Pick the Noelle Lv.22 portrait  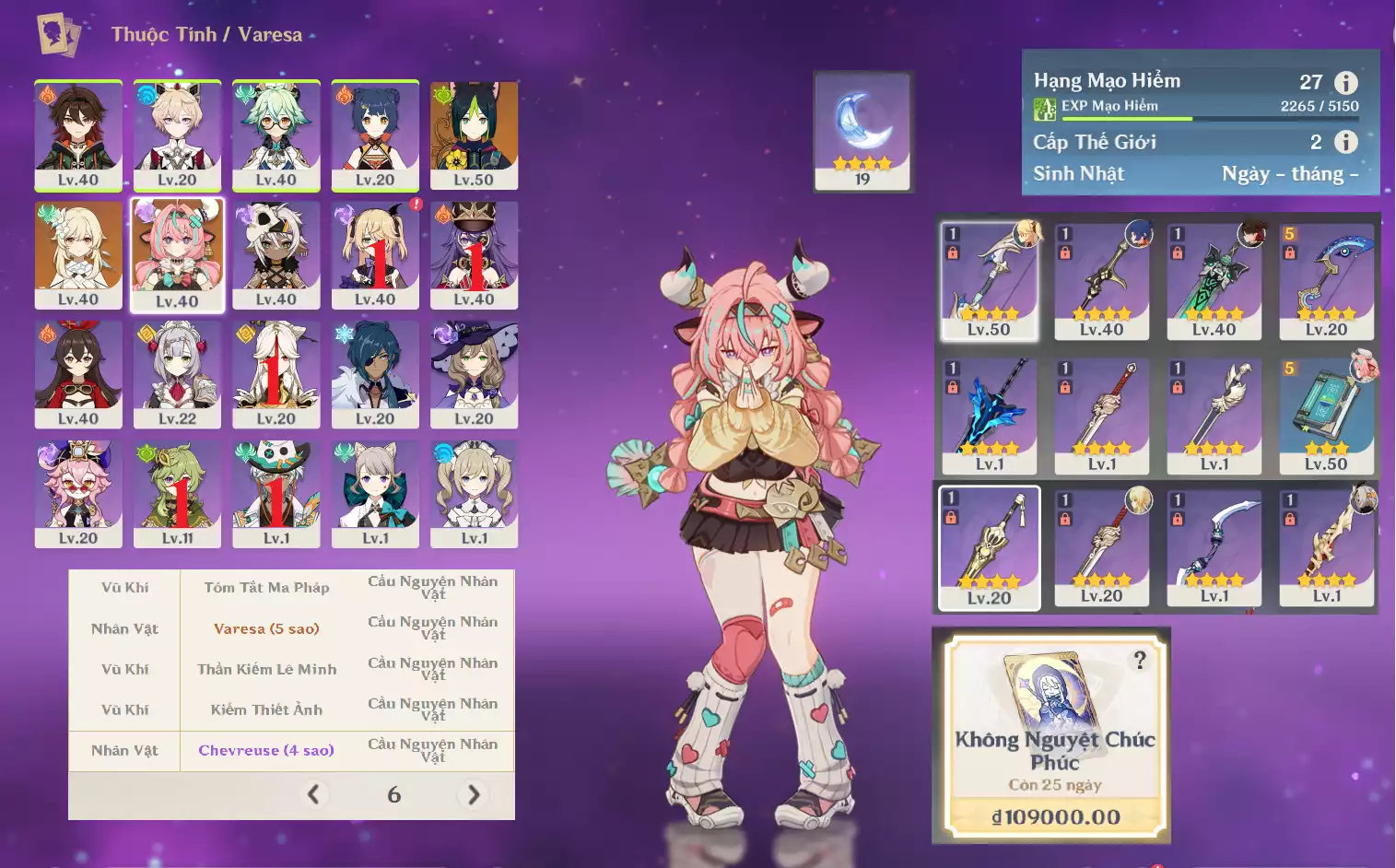177,374
